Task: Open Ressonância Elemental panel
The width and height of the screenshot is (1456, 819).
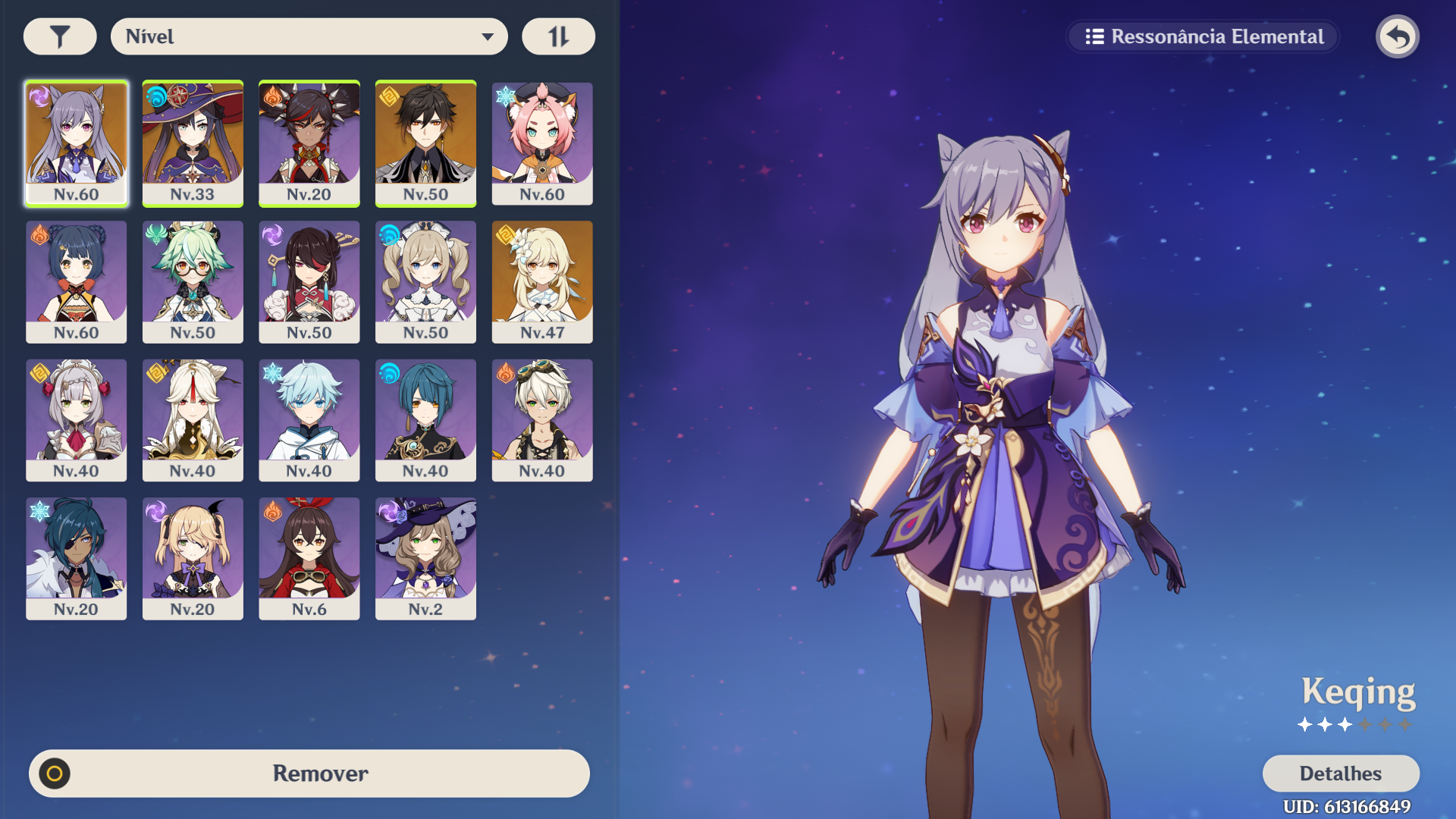Action: pos(1203,36)
